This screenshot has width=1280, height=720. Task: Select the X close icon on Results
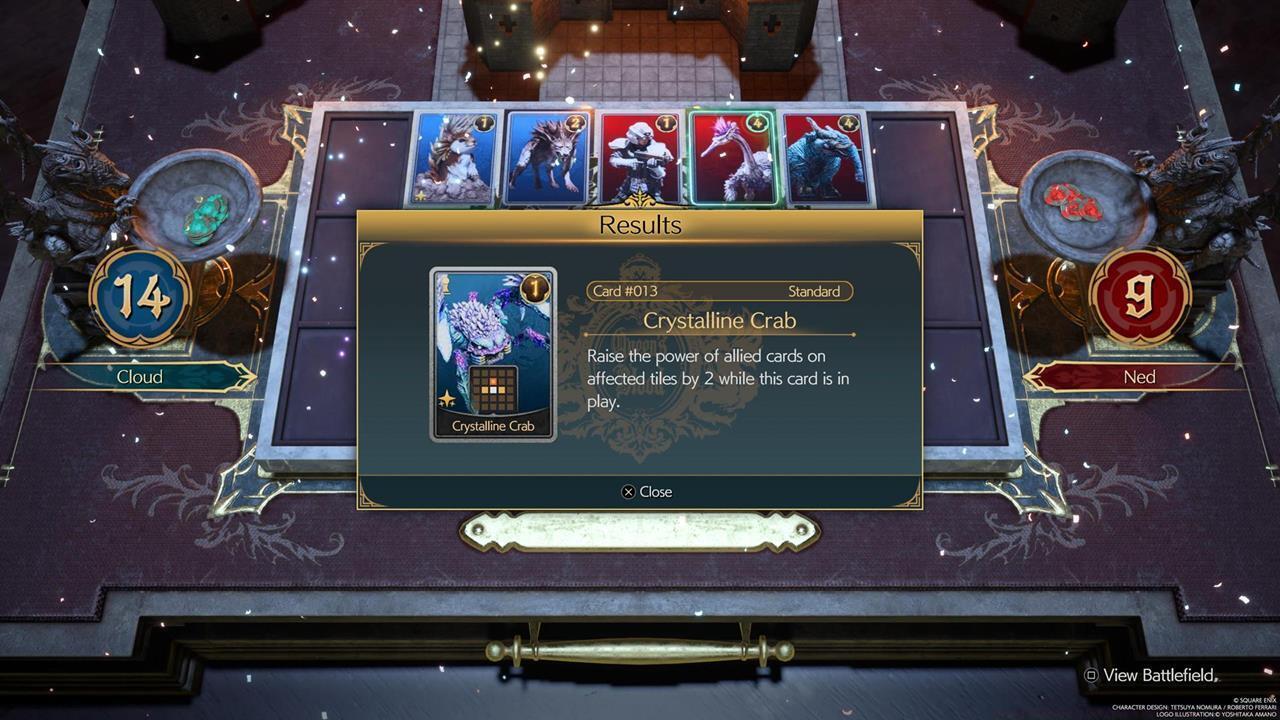coord(629,491)
